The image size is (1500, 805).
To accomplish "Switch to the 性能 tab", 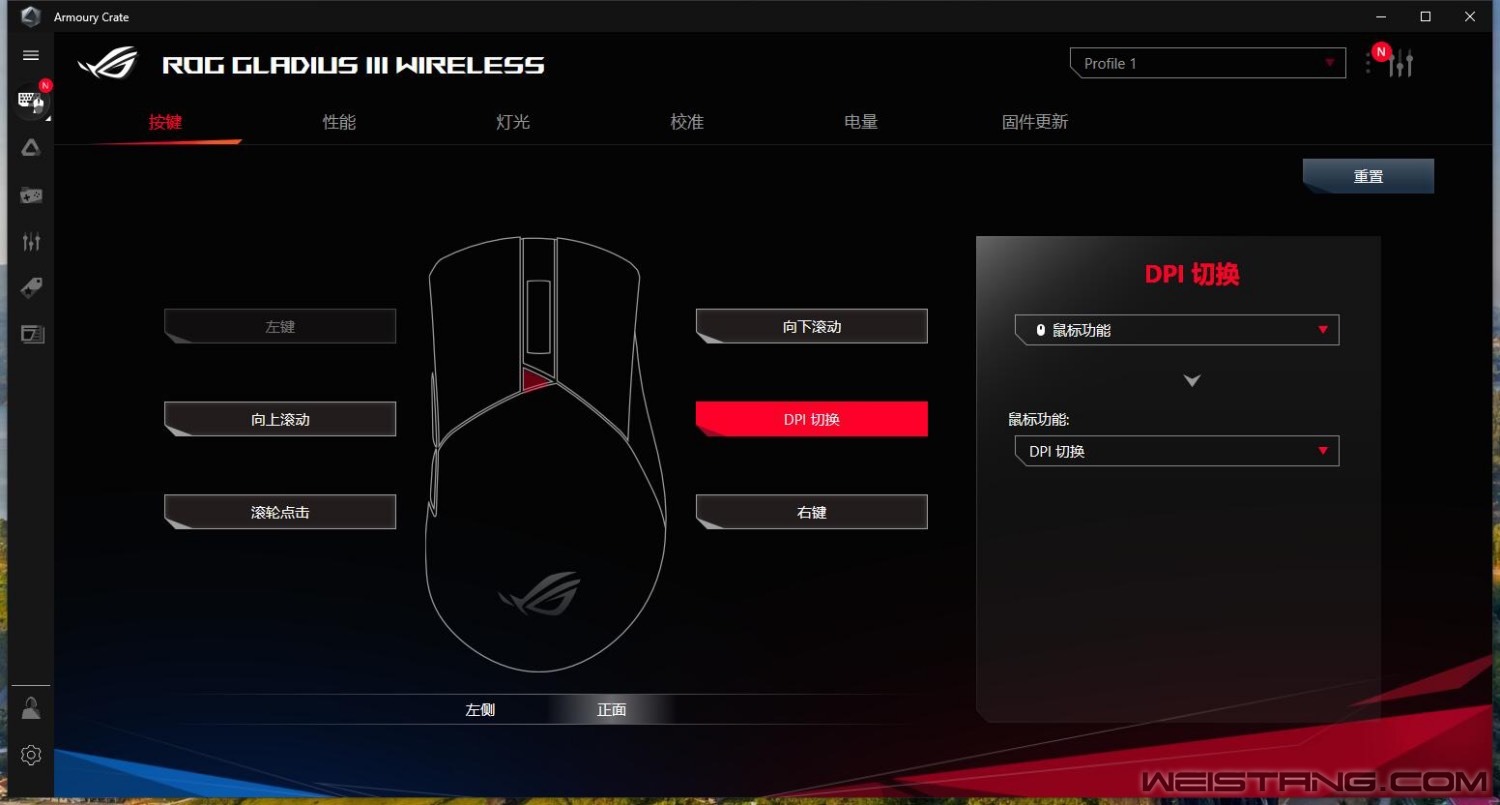I will tap(339, 122).
